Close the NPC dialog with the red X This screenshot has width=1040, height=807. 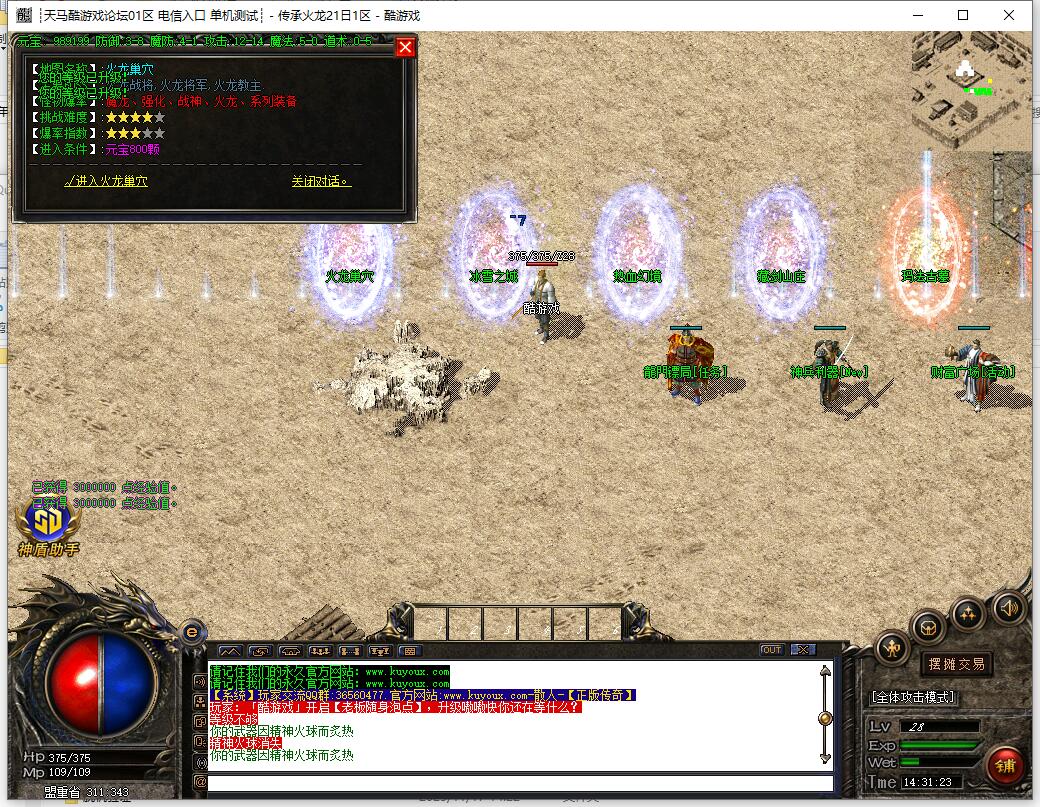[x=405, y=48]
